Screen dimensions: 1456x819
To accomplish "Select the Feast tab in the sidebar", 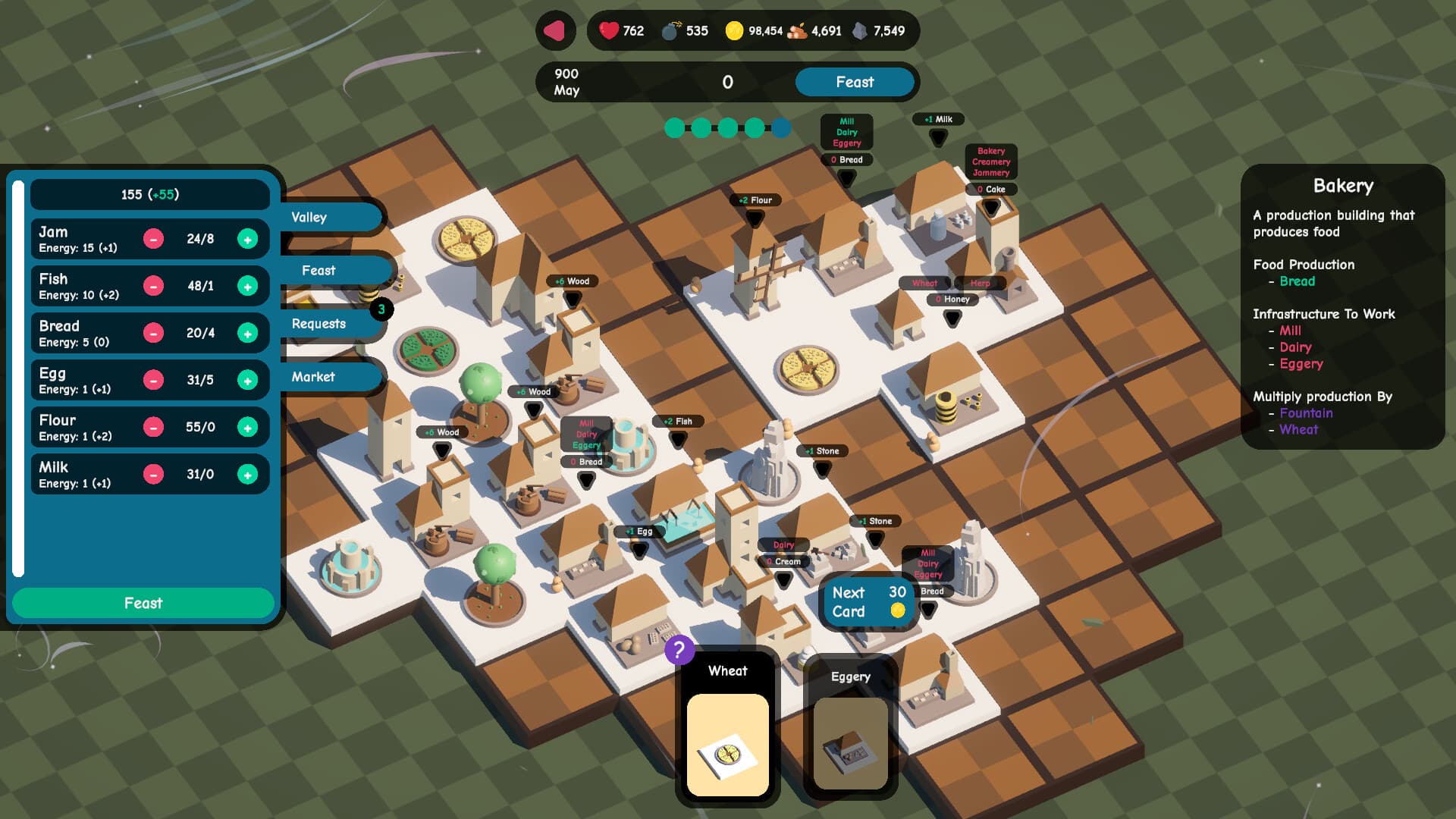I will pyautogui.click(x=319, y=270).
